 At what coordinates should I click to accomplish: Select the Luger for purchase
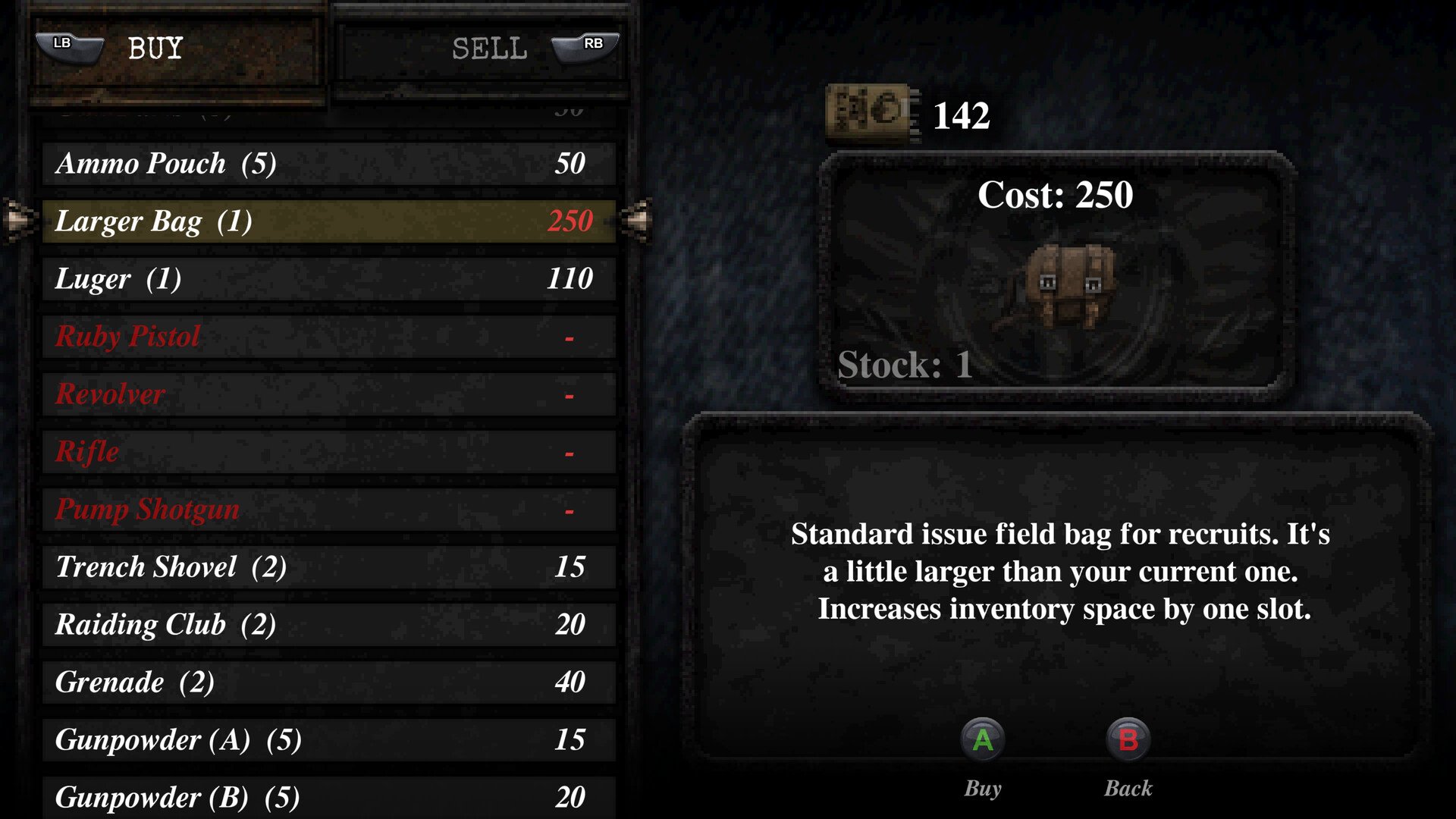point(328,279)
